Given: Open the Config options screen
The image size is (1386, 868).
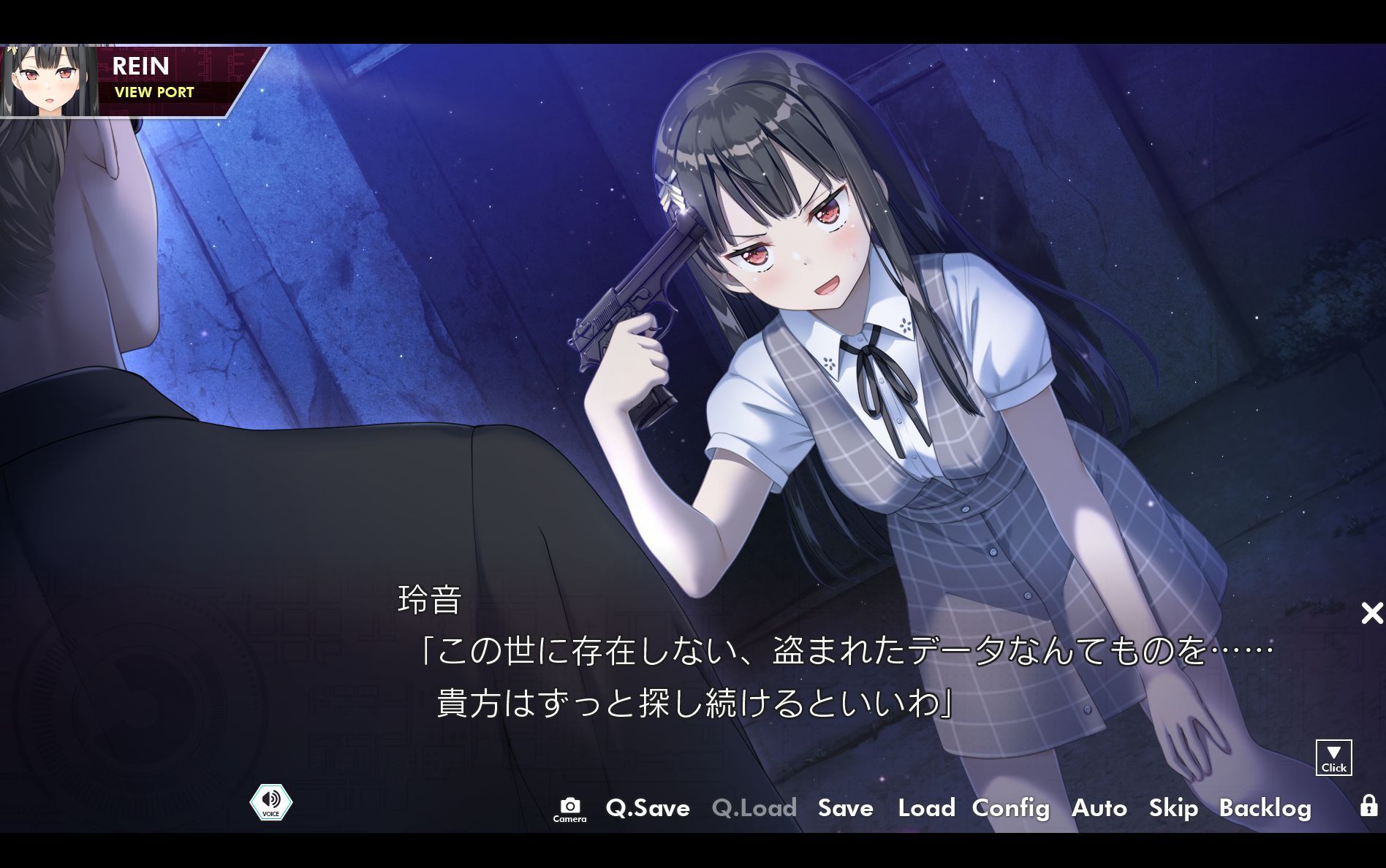Looking at the screenshot, I should (1010, 809).
